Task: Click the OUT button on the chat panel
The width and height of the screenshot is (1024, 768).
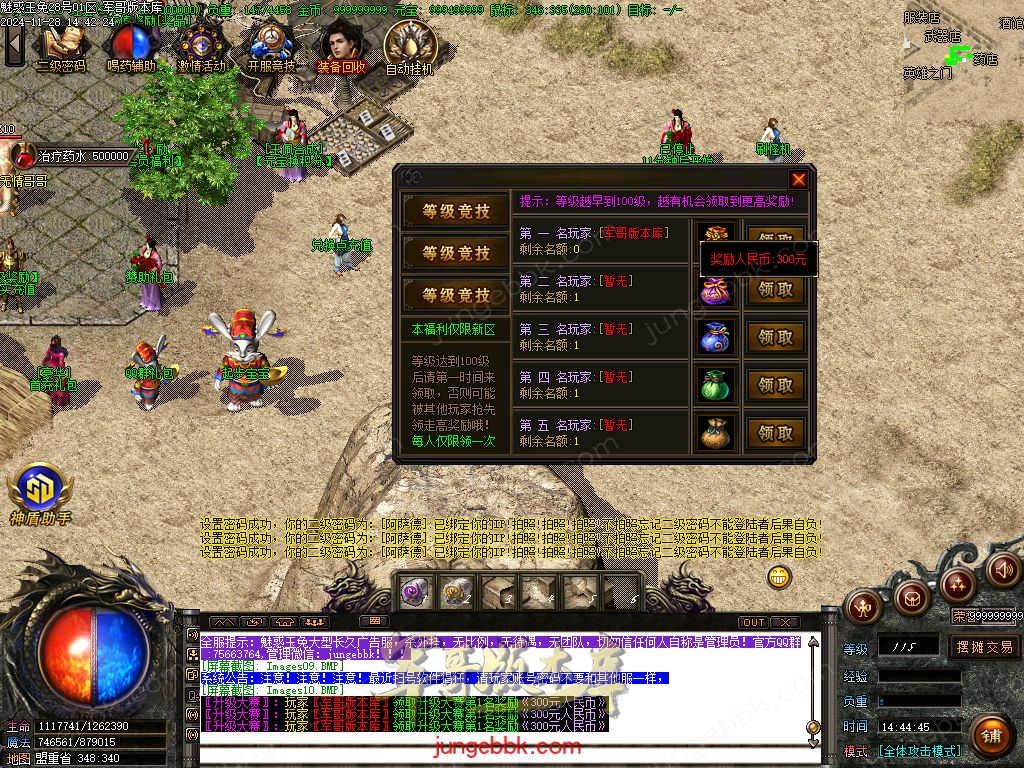Action: [x=754, y=622]
